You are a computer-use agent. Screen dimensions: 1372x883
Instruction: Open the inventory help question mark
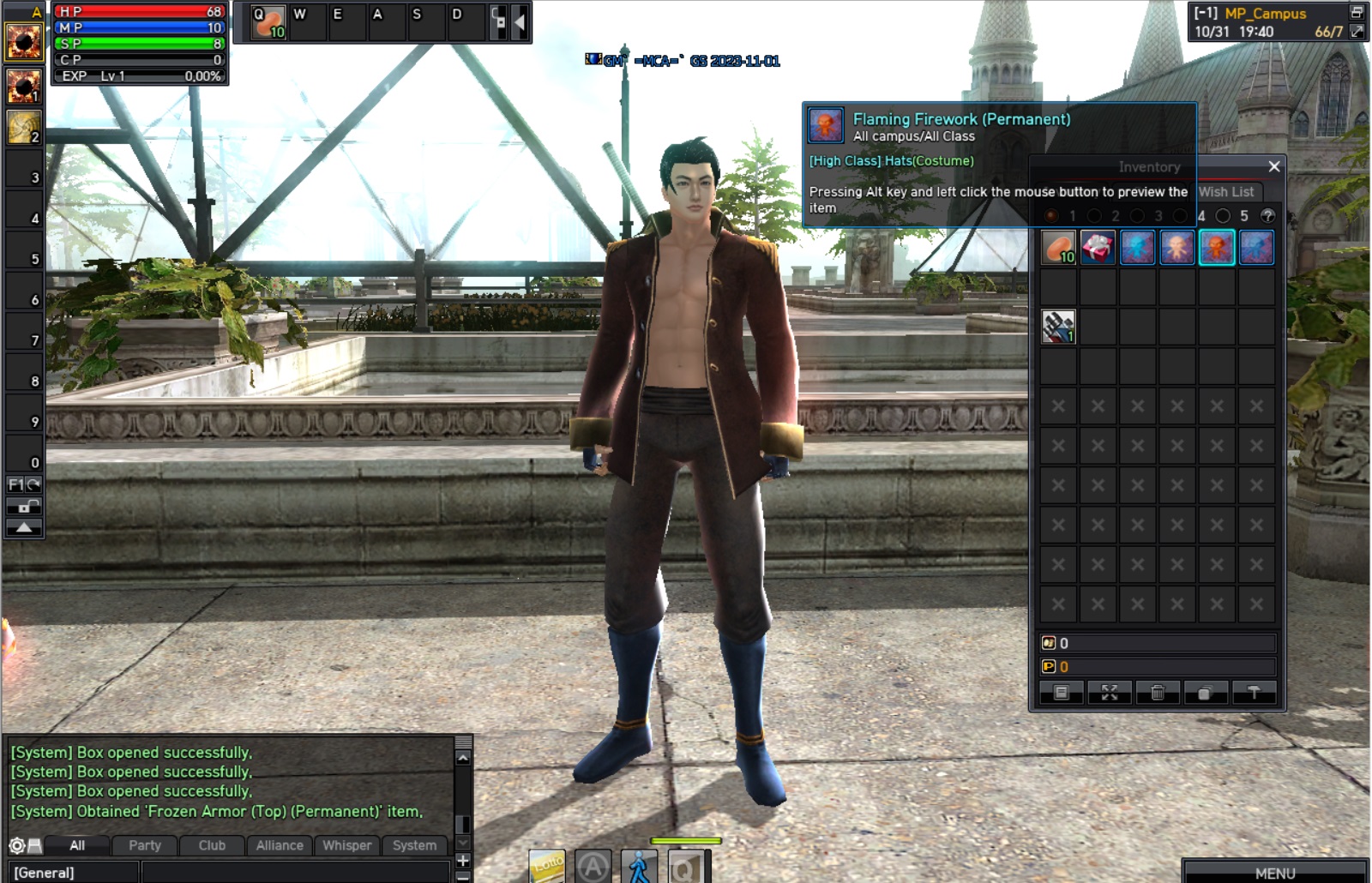1268,216
